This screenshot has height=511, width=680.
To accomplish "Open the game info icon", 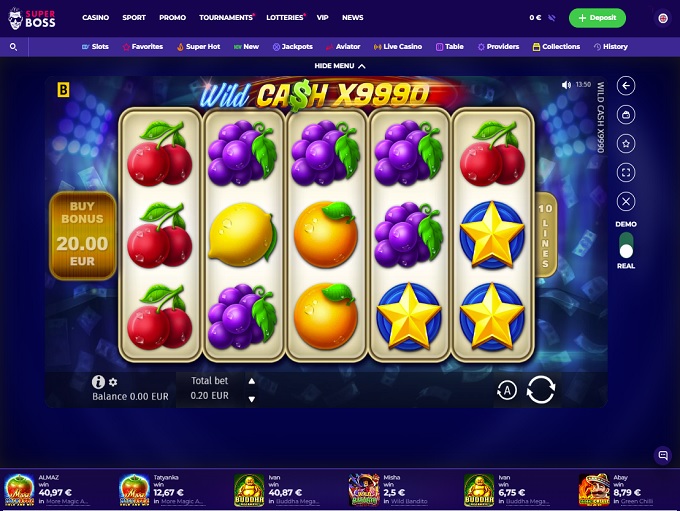I will point(98,382).
